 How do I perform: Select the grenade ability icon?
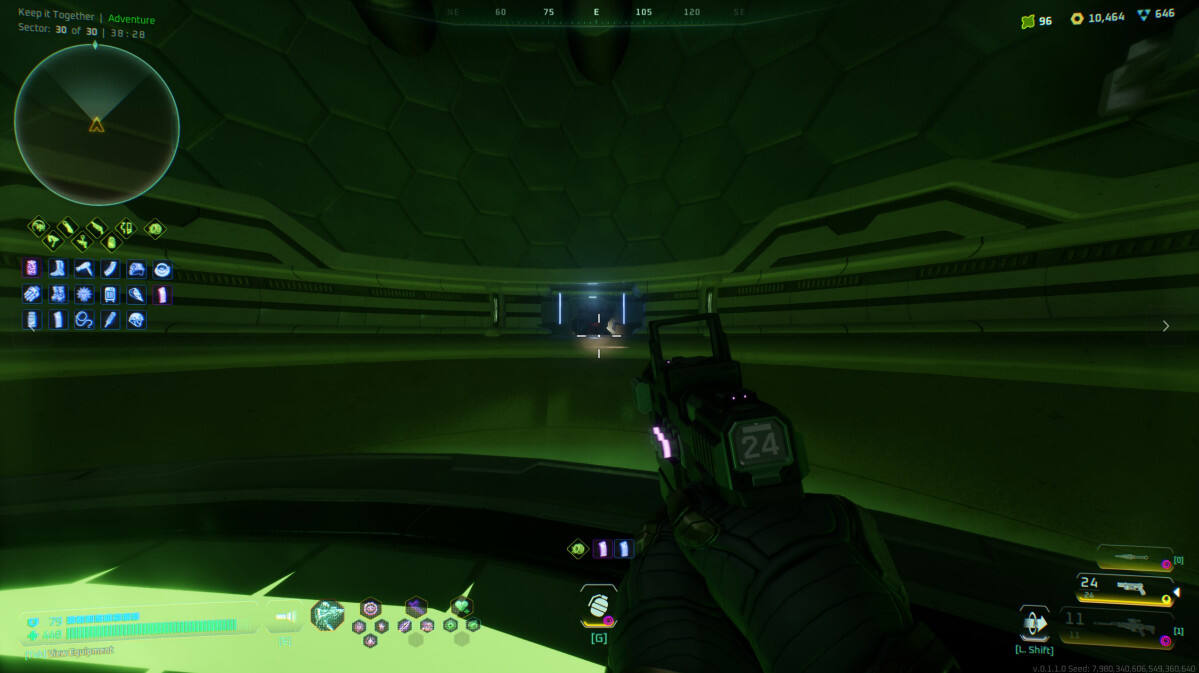click(x=598, y=606)
